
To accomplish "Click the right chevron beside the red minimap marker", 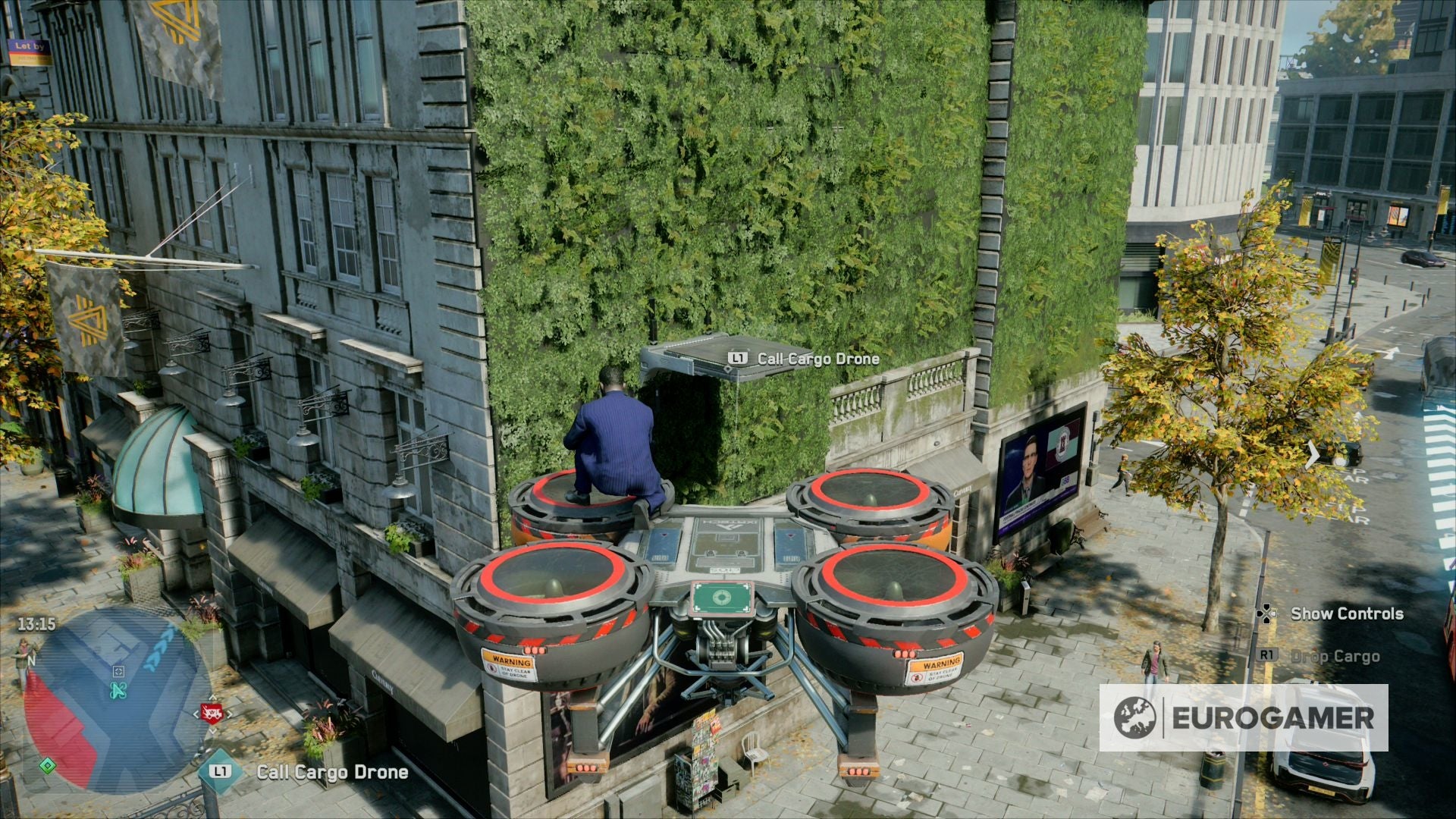I will (x=230, y=714).
